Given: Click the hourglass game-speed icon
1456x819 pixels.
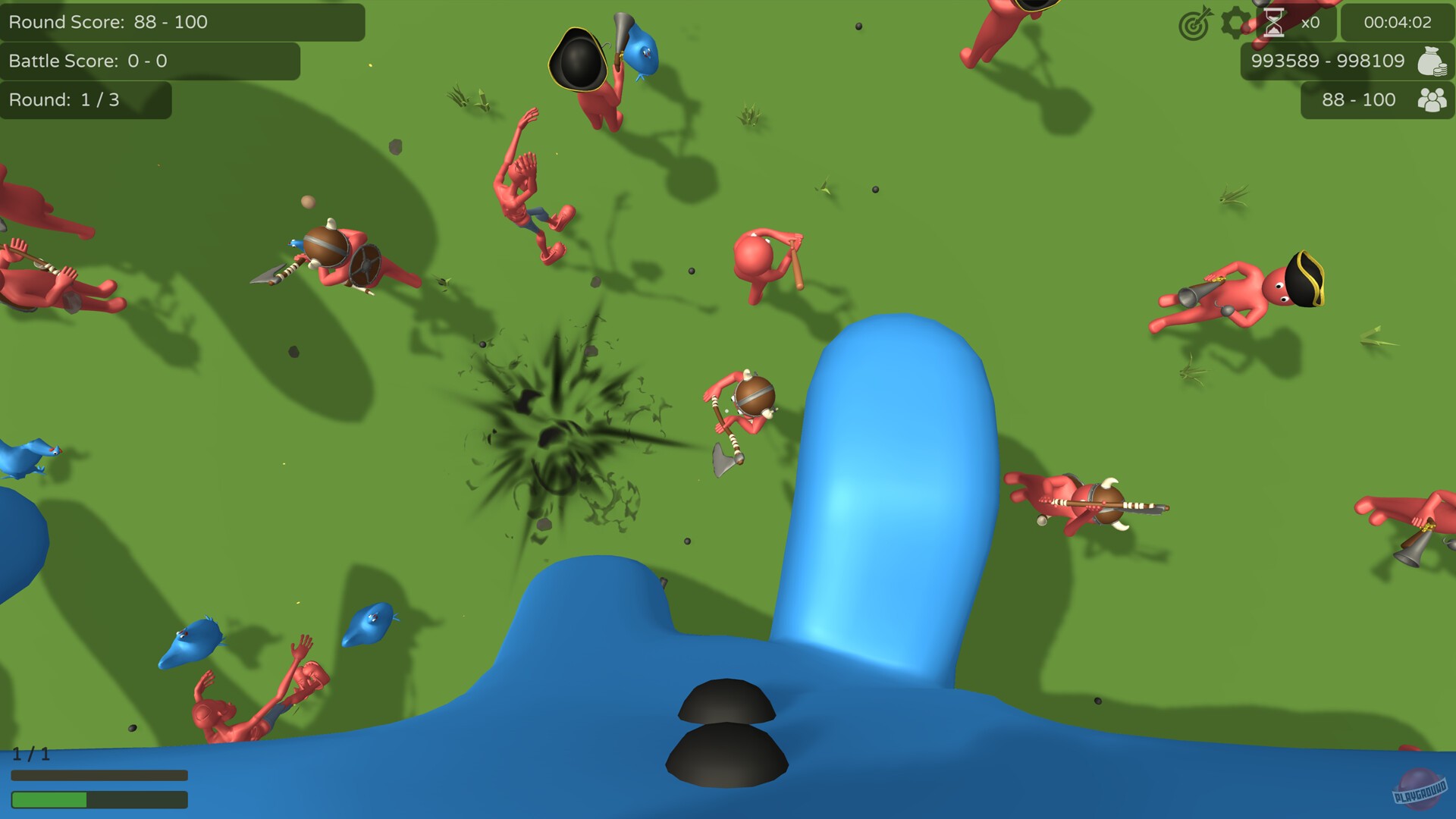Looking at the screenshot, I should click(x=1274, y=23).
